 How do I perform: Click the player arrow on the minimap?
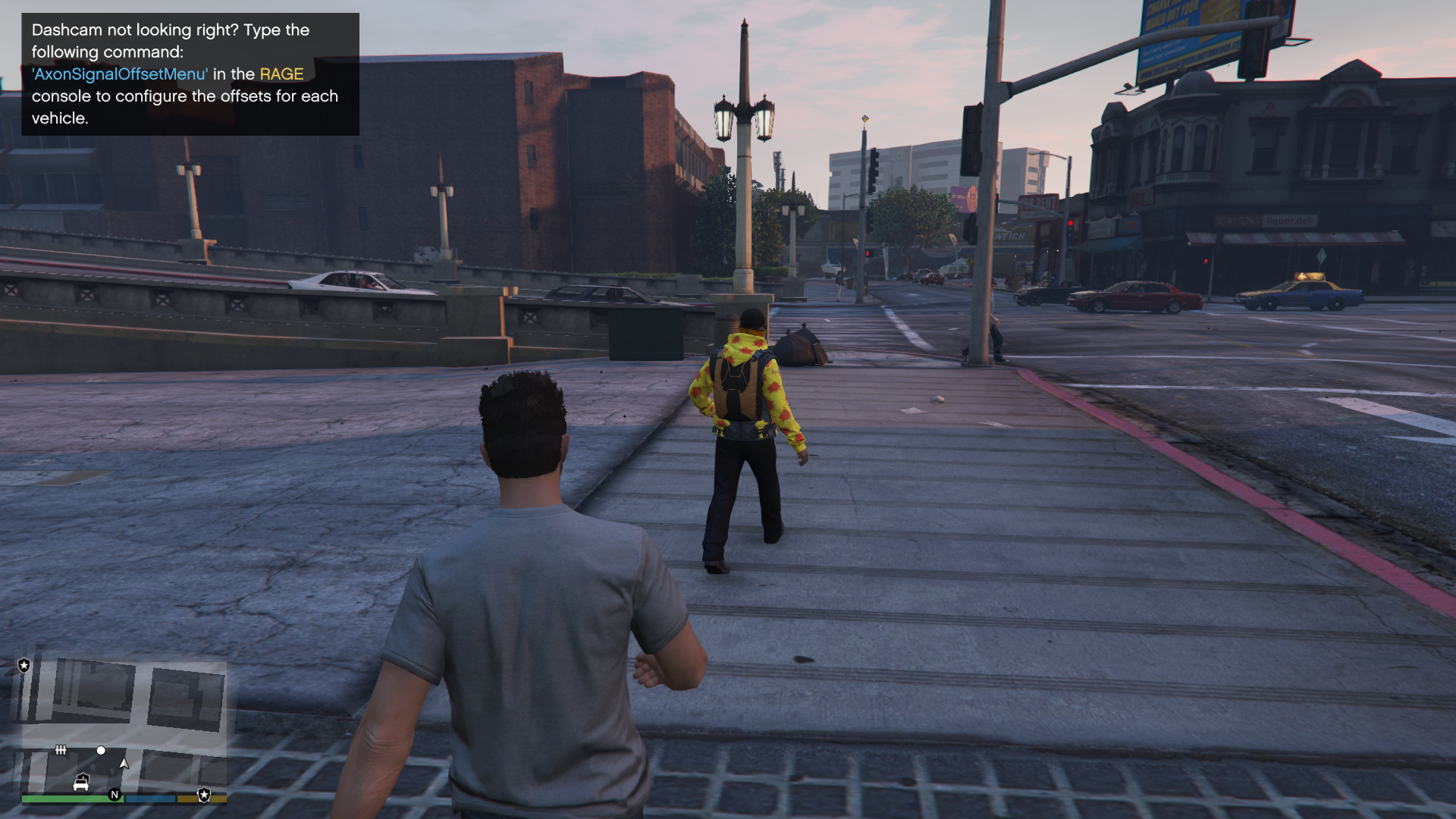pos(124,763)
